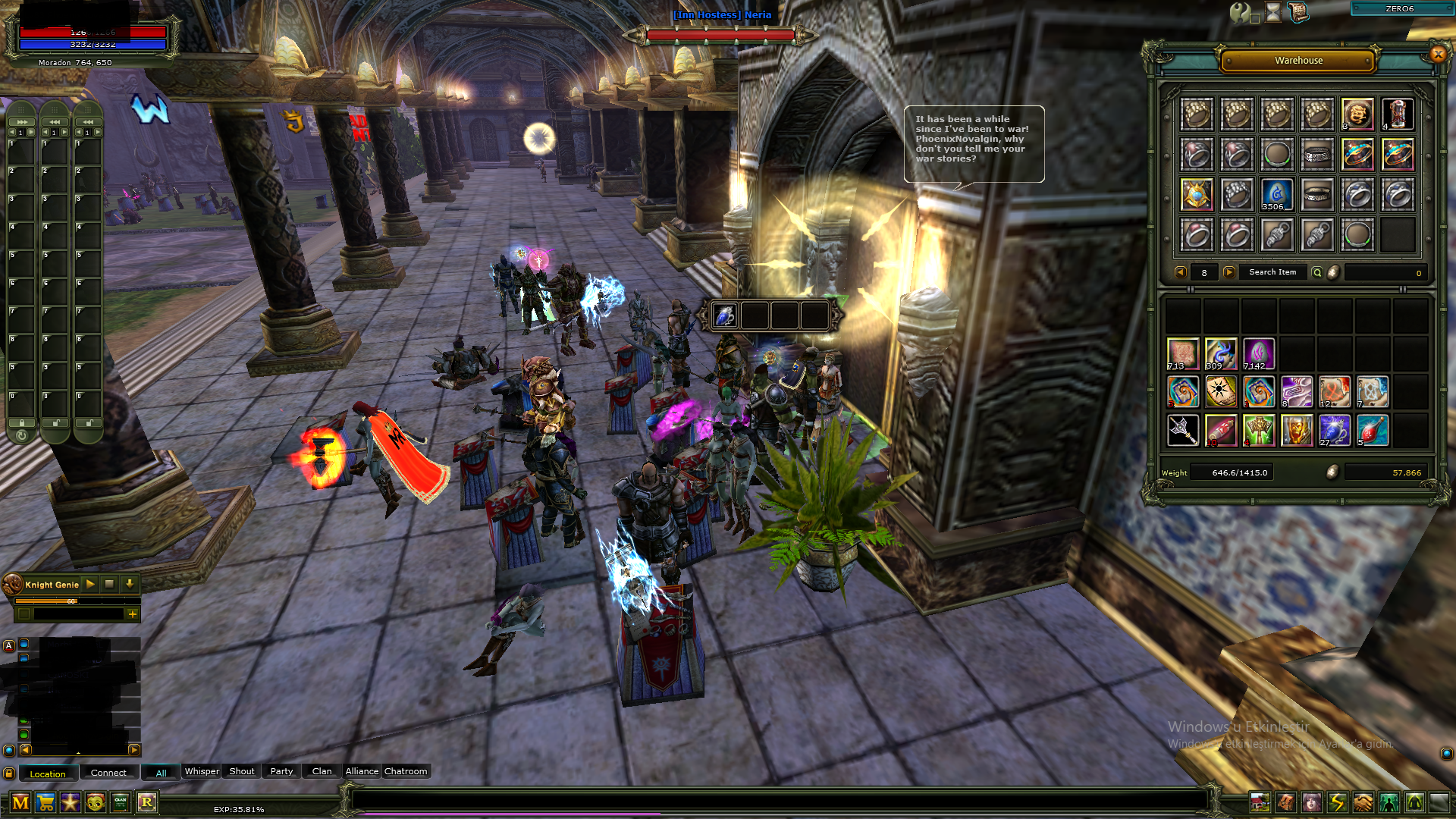The height and width of the screenshot is (819, 1456).
Task: Select the R icon on the bottom bar
Action: click(x=146, y=802)
